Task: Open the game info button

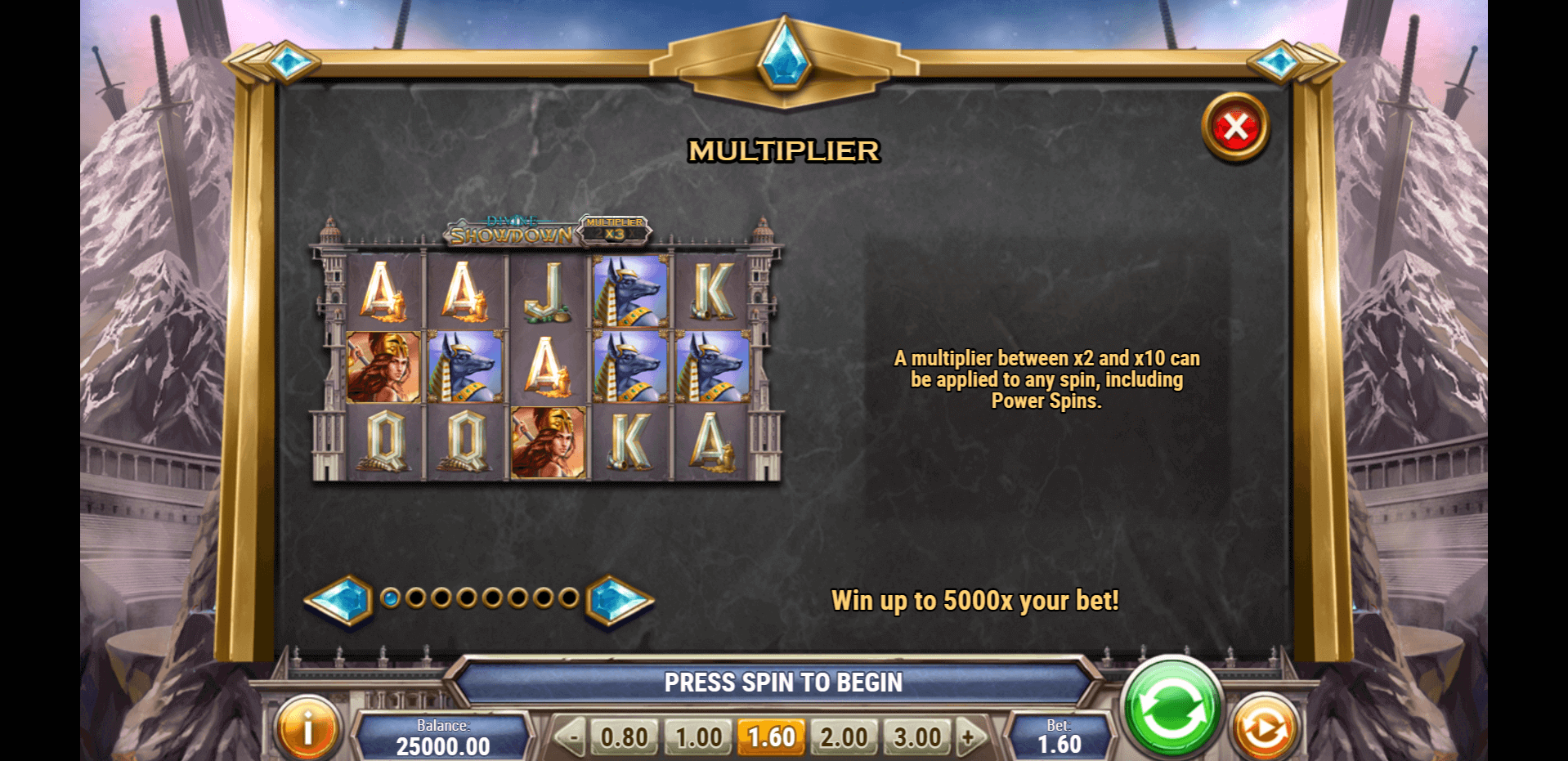Action: coord(307,728)
